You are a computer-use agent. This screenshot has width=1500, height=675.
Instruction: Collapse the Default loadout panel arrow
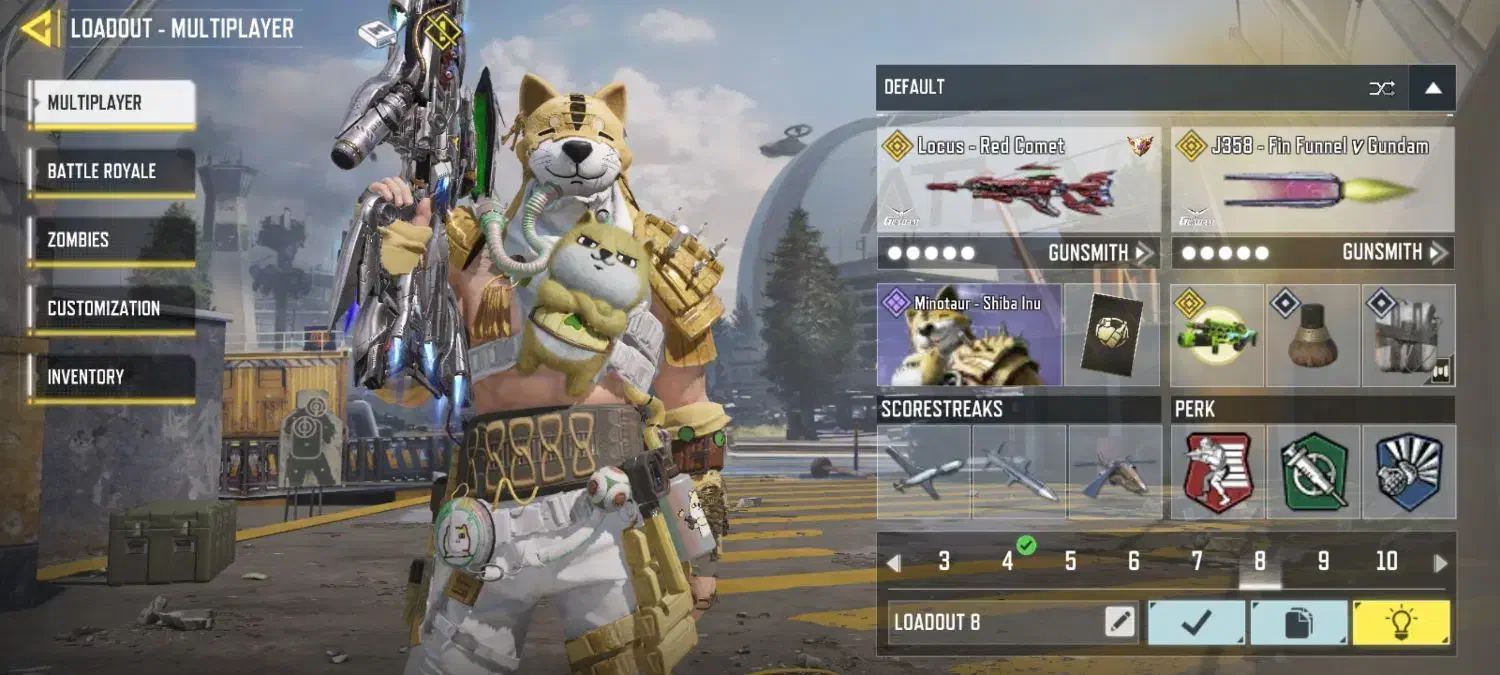point(1433,88)
